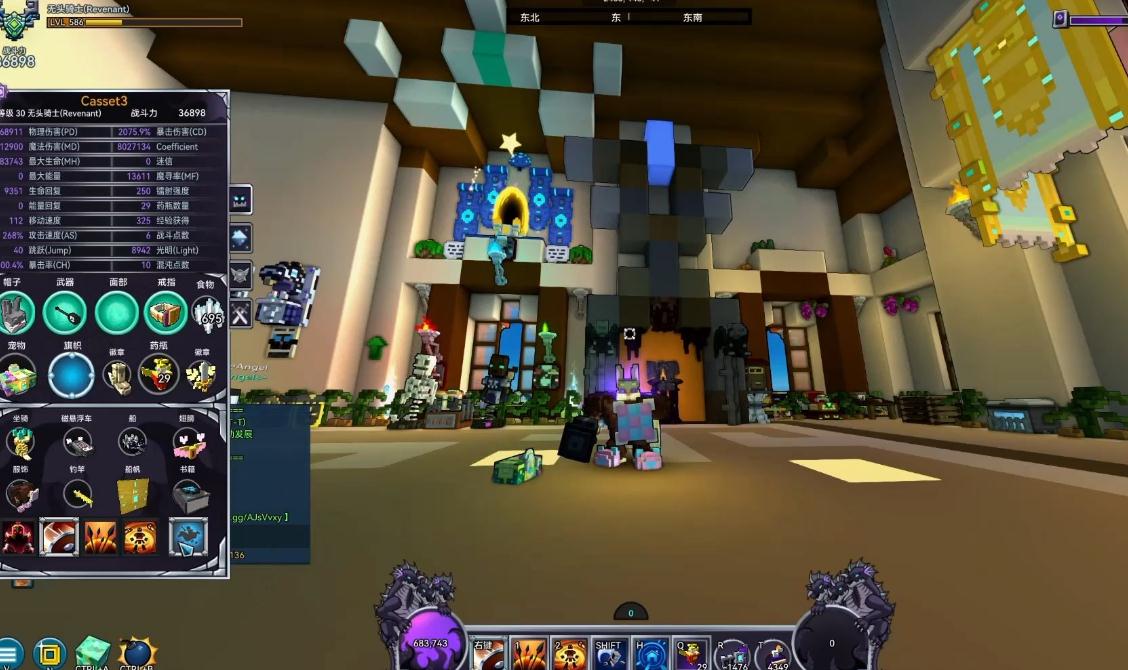
Task: Use the Q flask in the hotbar
Action: click(690, 655)
